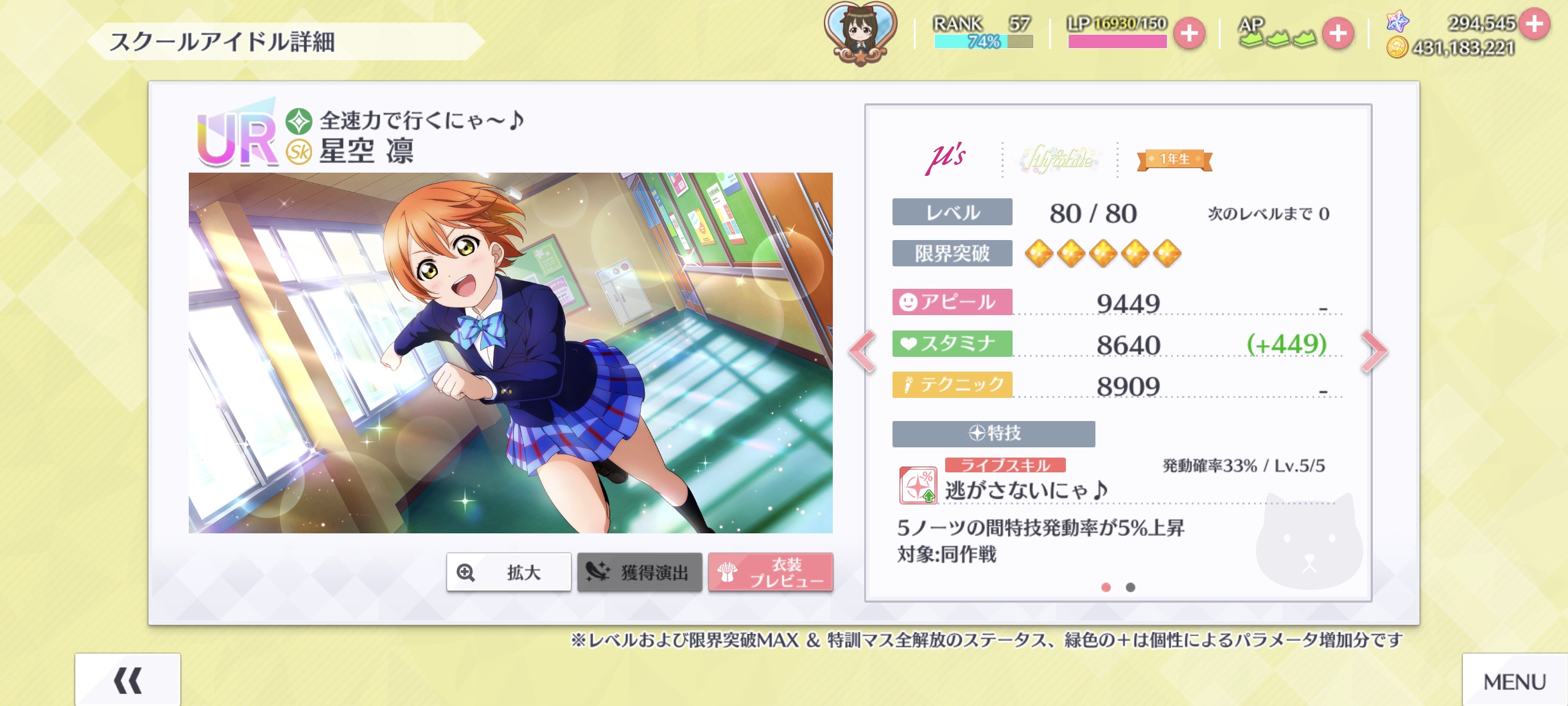Tap the 逃がさないにゃ♪ live skill icon

[x=918, y=485]
